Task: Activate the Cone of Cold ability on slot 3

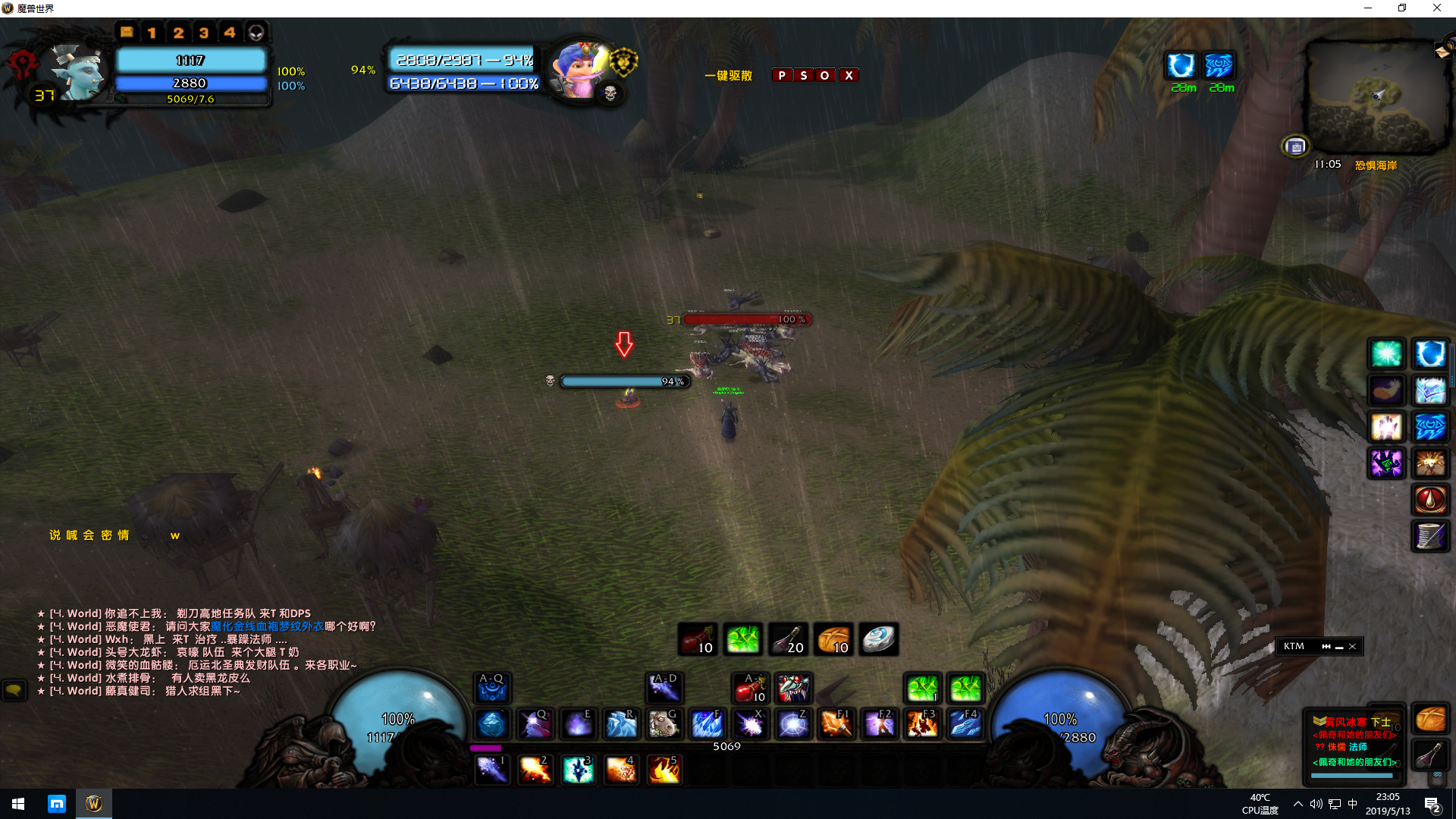Action: coord(578,770)
